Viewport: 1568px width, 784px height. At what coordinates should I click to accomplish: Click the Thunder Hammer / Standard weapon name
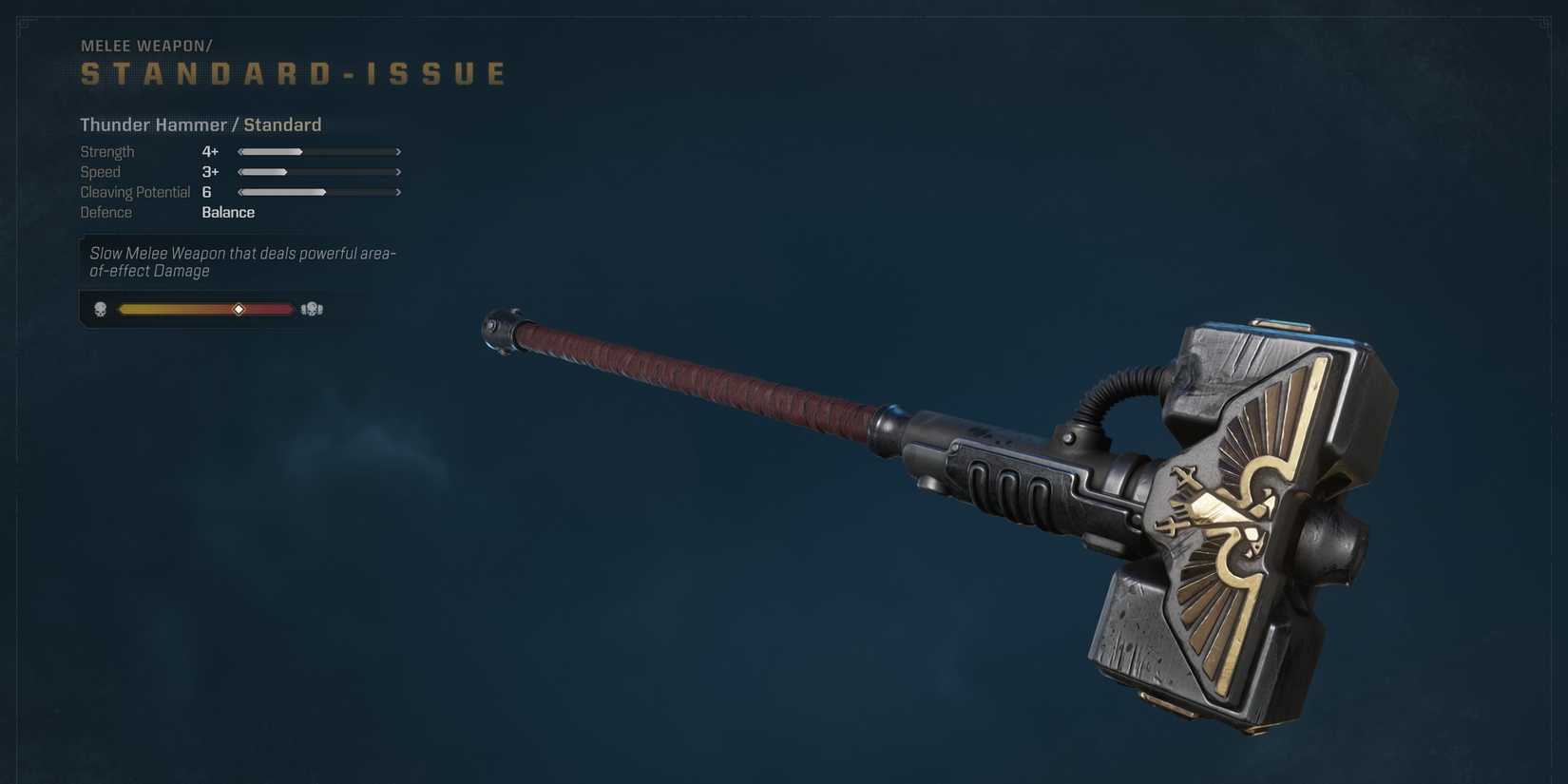(200, 124)
